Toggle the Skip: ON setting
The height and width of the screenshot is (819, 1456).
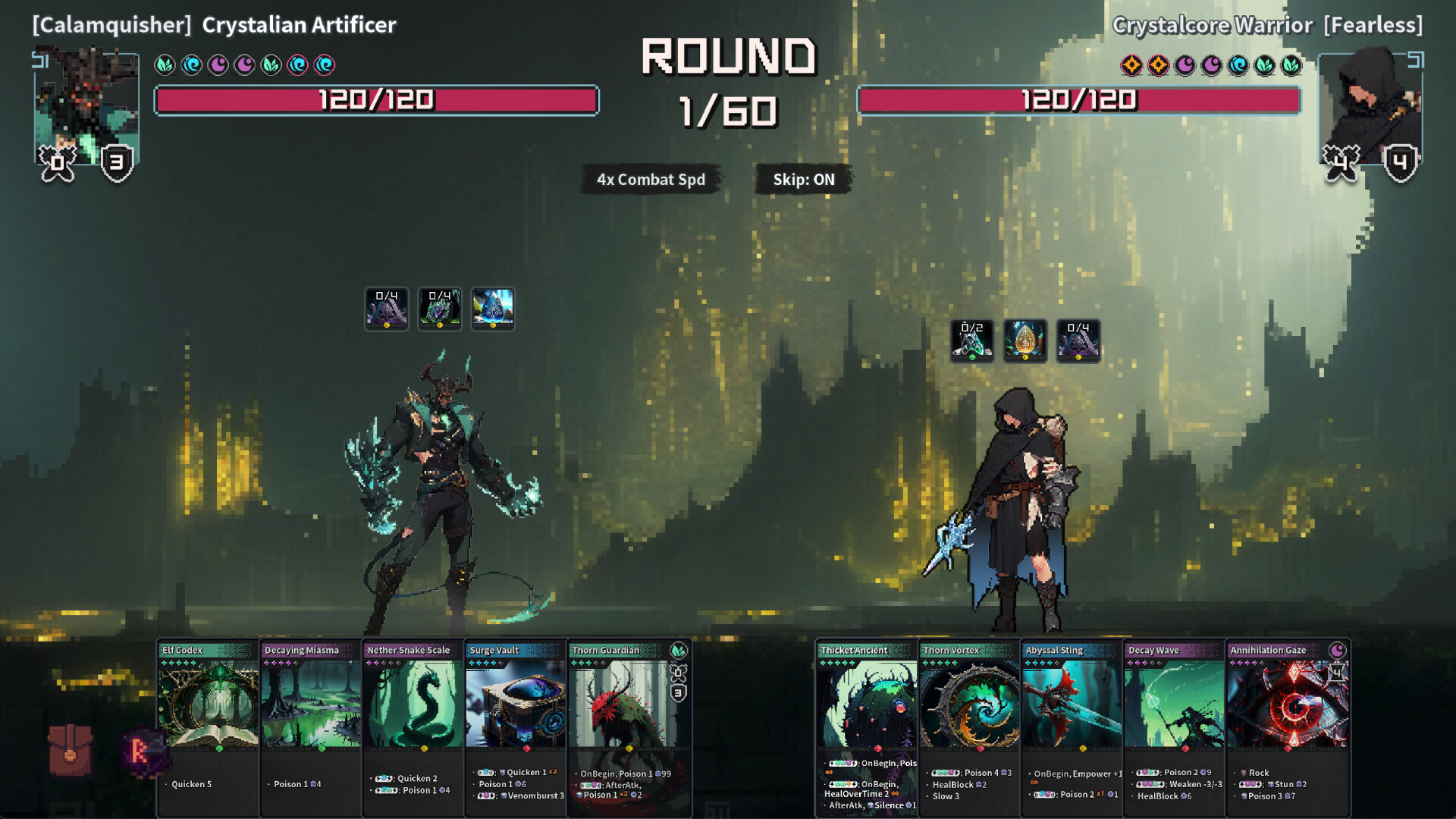(802, 180)
